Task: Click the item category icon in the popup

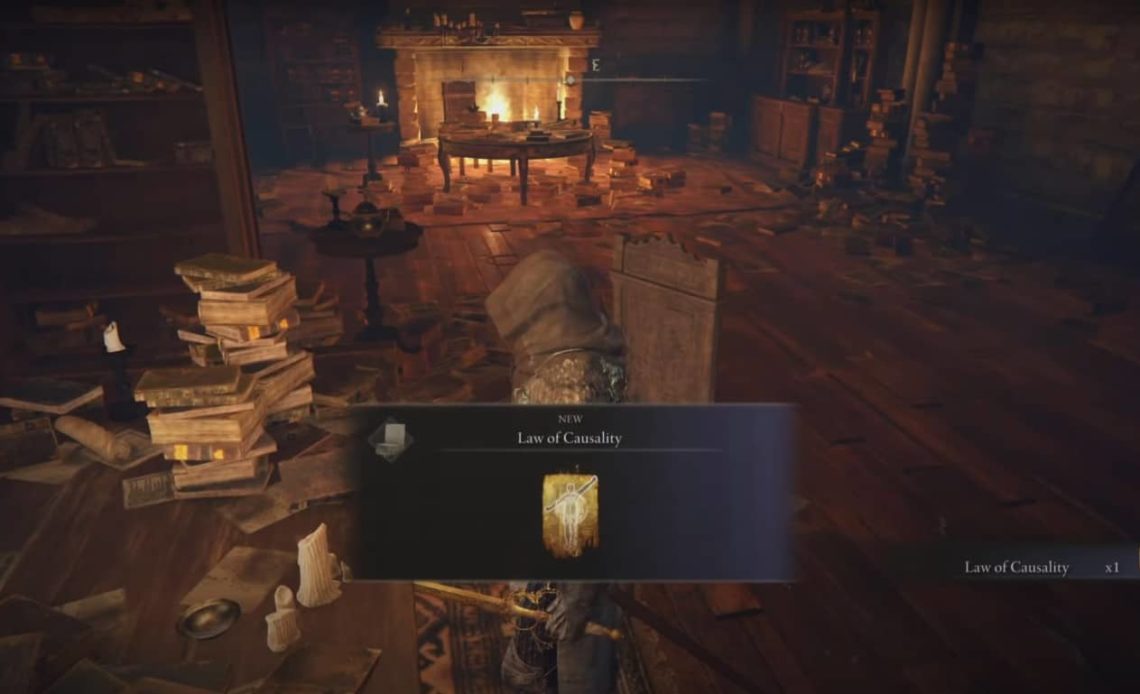Action: 391,439
